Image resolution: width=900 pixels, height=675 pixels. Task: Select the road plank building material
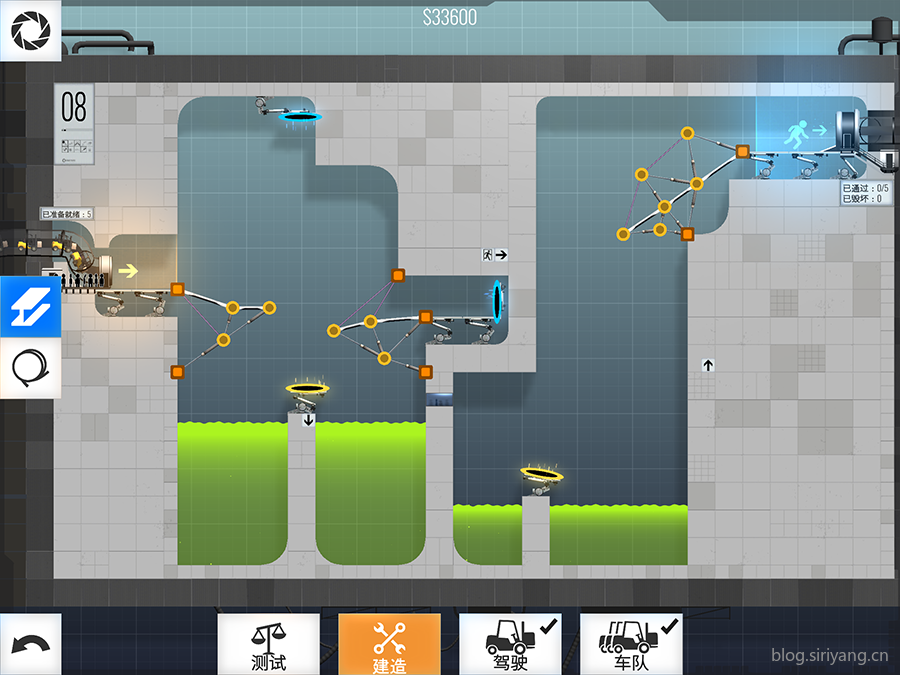click(x=30, y=307)
